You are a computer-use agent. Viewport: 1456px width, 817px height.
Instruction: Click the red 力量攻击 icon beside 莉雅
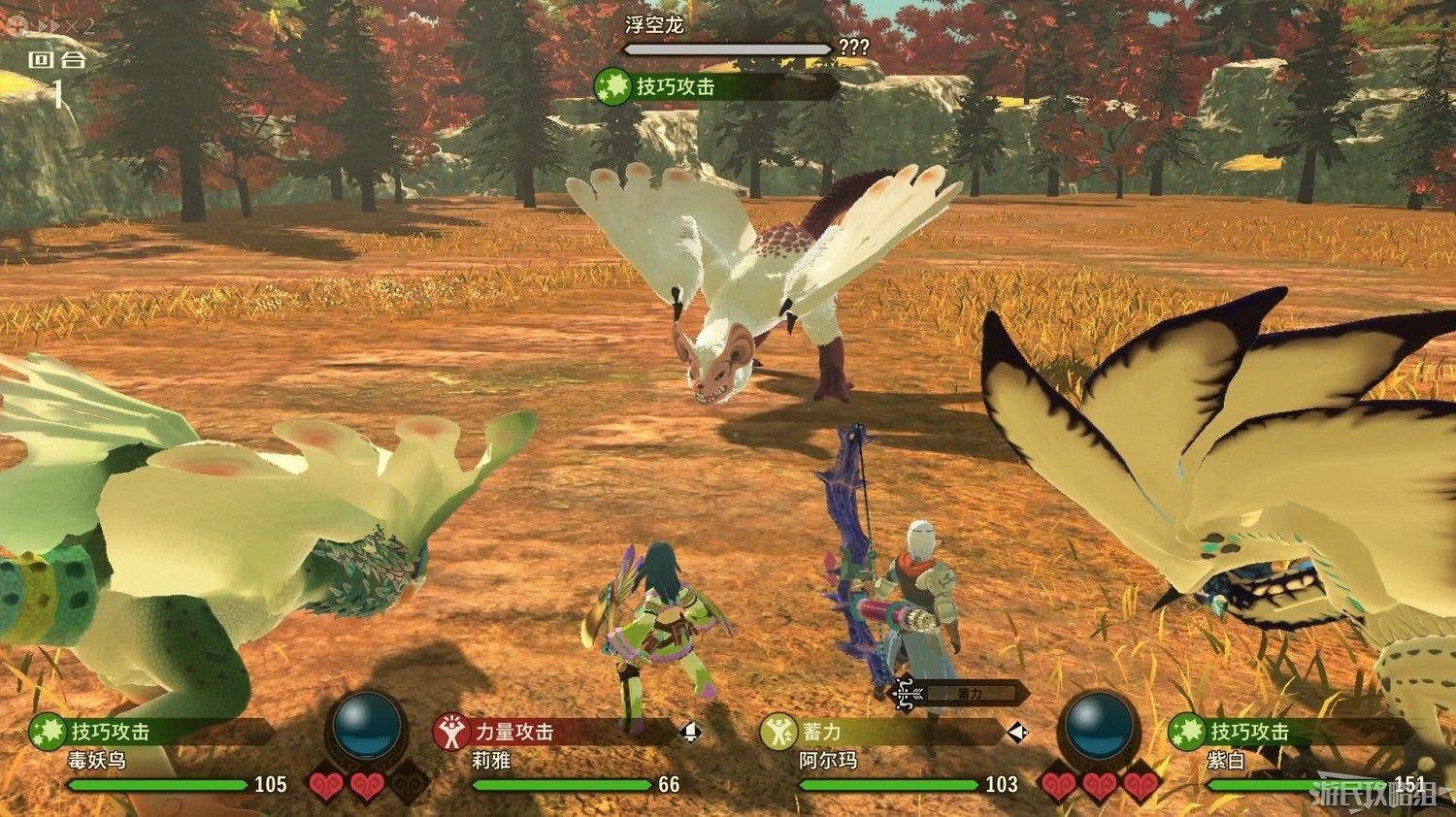tap(453, 734)
